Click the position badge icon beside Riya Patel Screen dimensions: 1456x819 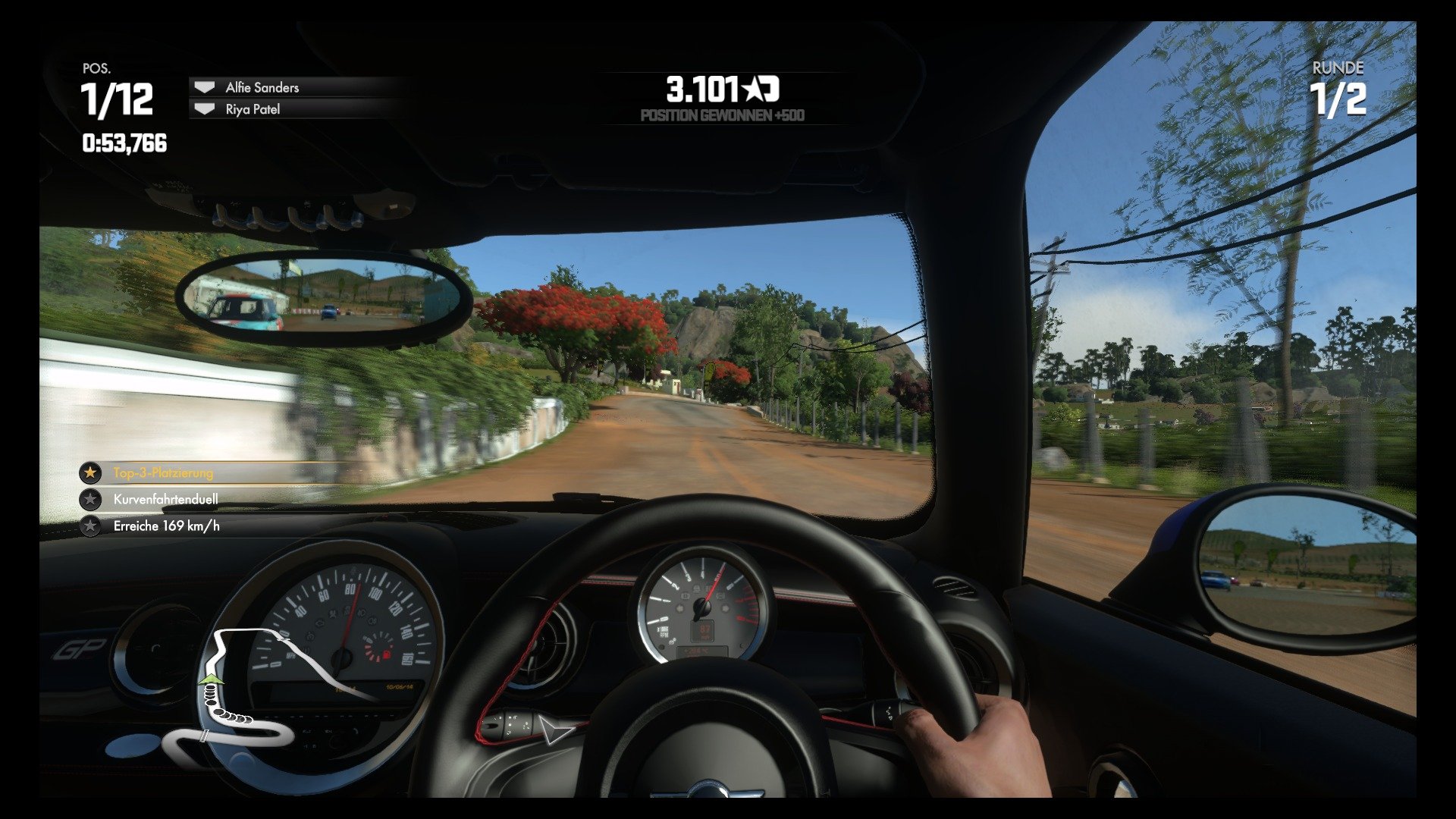[203, 108]
